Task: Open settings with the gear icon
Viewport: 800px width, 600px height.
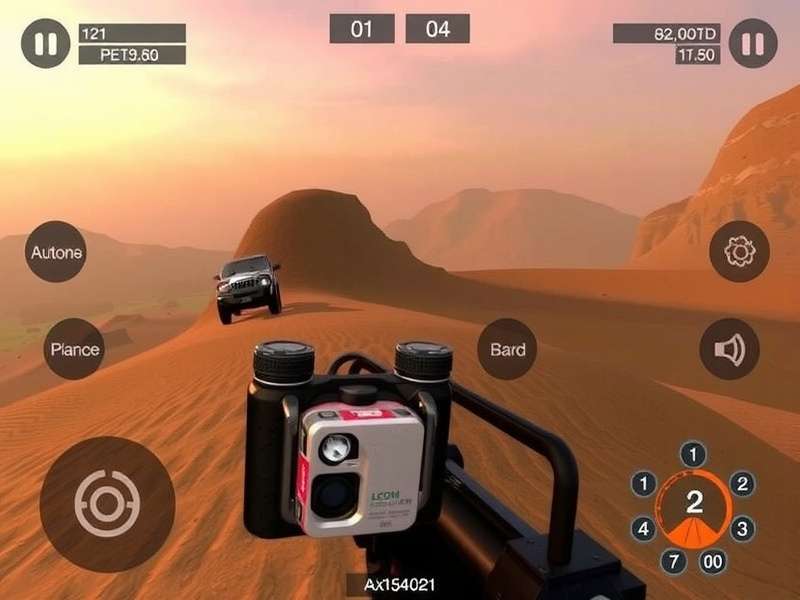Action: pos(739,251)
